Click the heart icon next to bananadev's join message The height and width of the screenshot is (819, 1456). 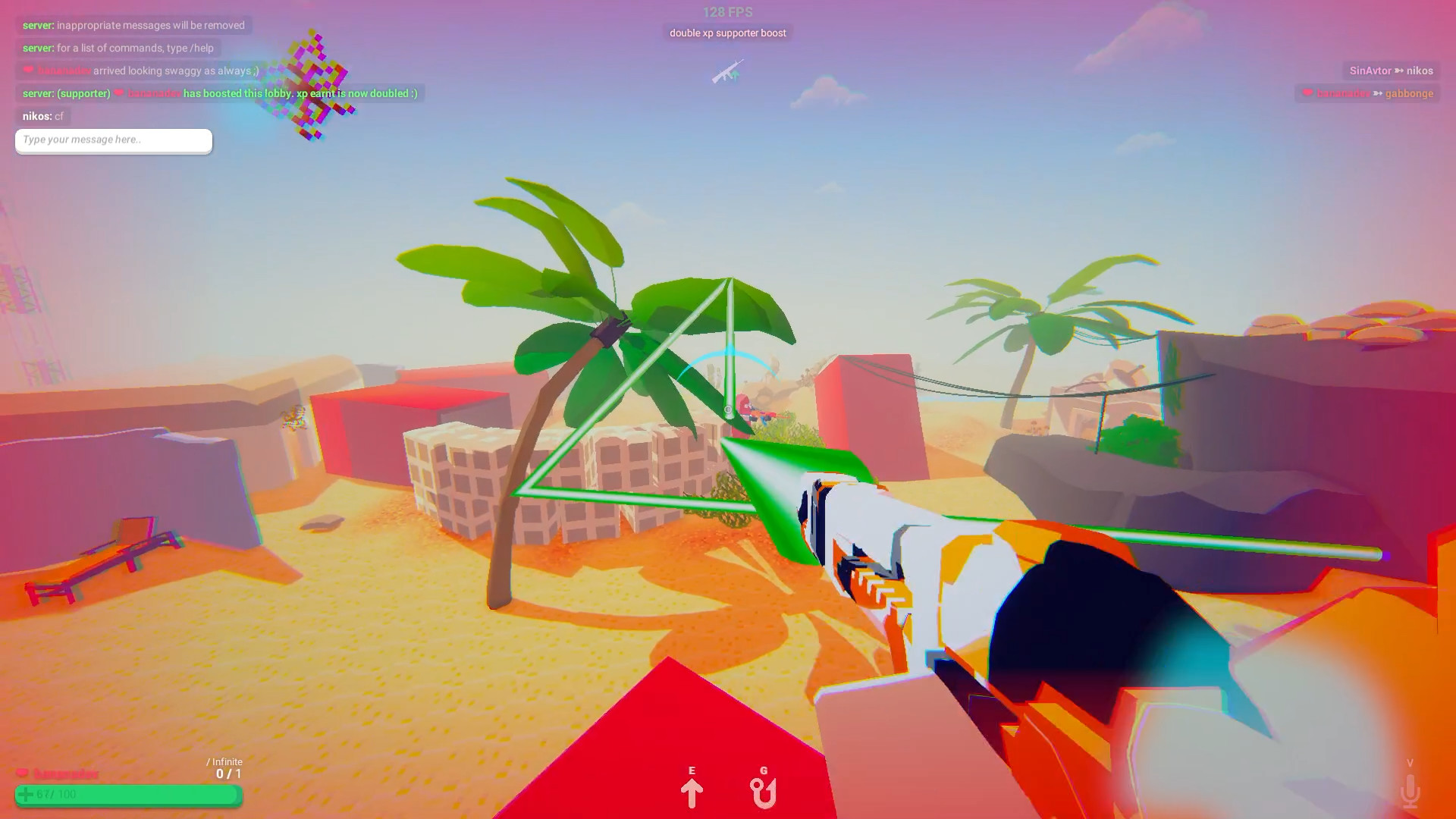coord(28,71)
